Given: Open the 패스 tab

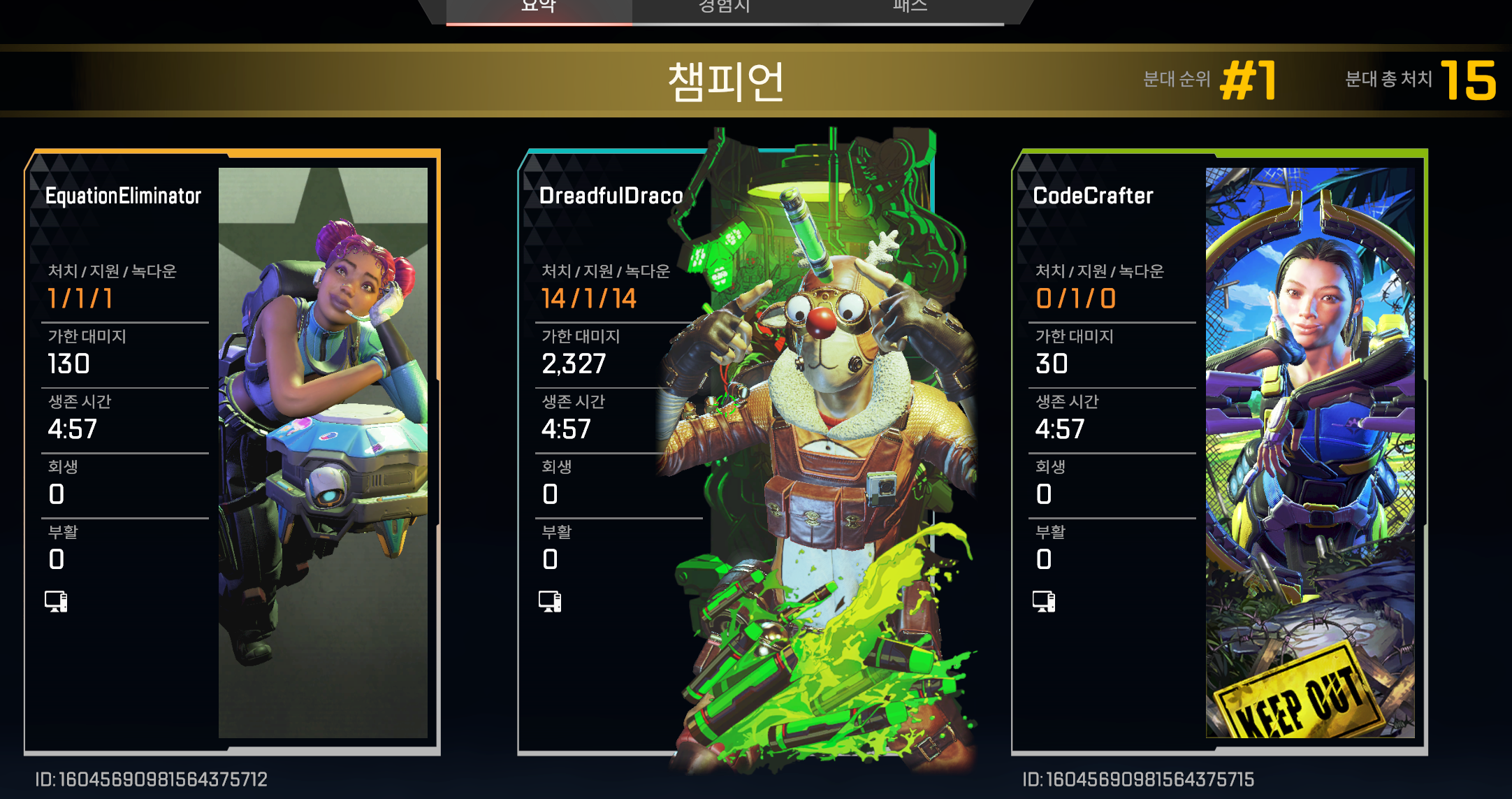Looking at the screenshot, I should coord(910,8).
